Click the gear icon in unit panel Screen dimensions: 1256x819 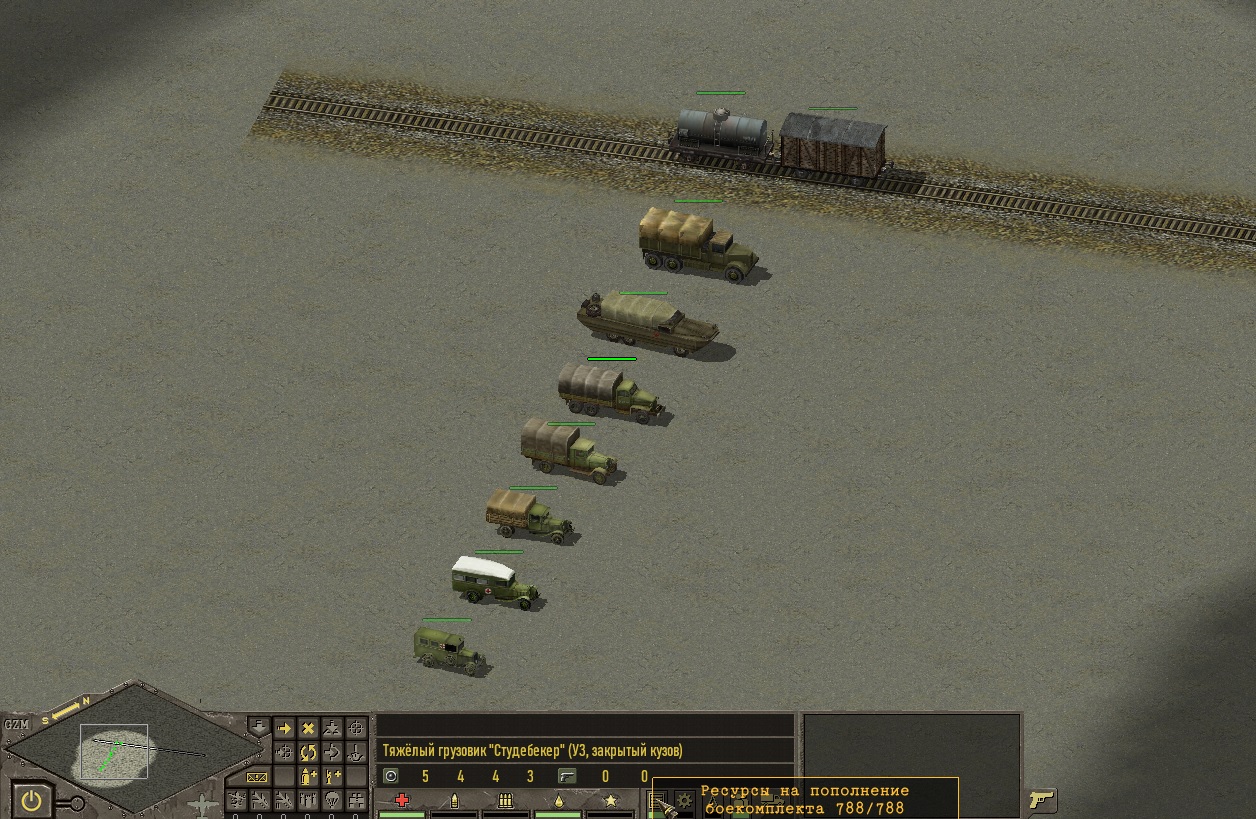(x=685, y=799)
